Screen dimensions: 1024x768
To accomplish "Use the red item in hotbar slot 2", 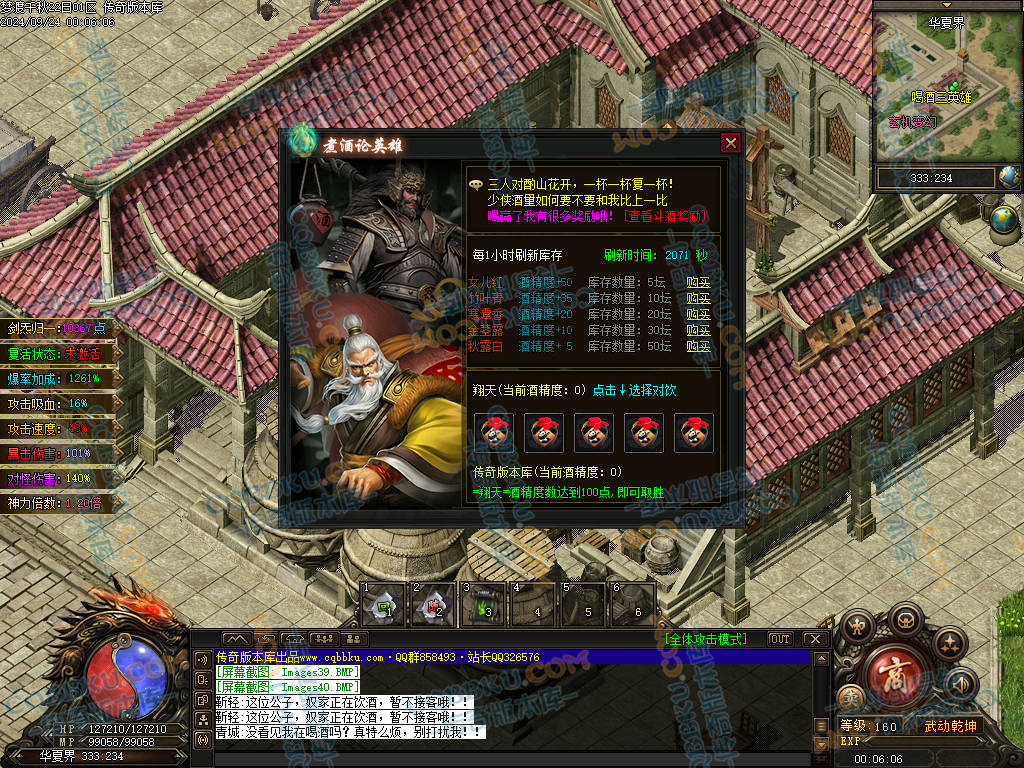I will tap(434, 605).
